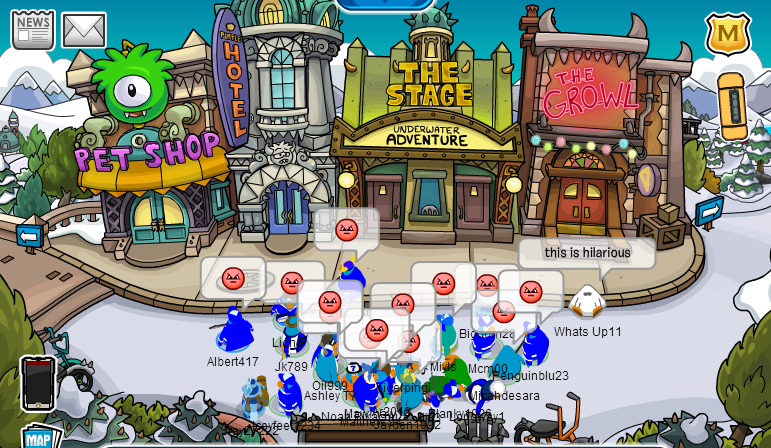
Task: Expand the blue tab at the top center
Action: pos(385,5)
